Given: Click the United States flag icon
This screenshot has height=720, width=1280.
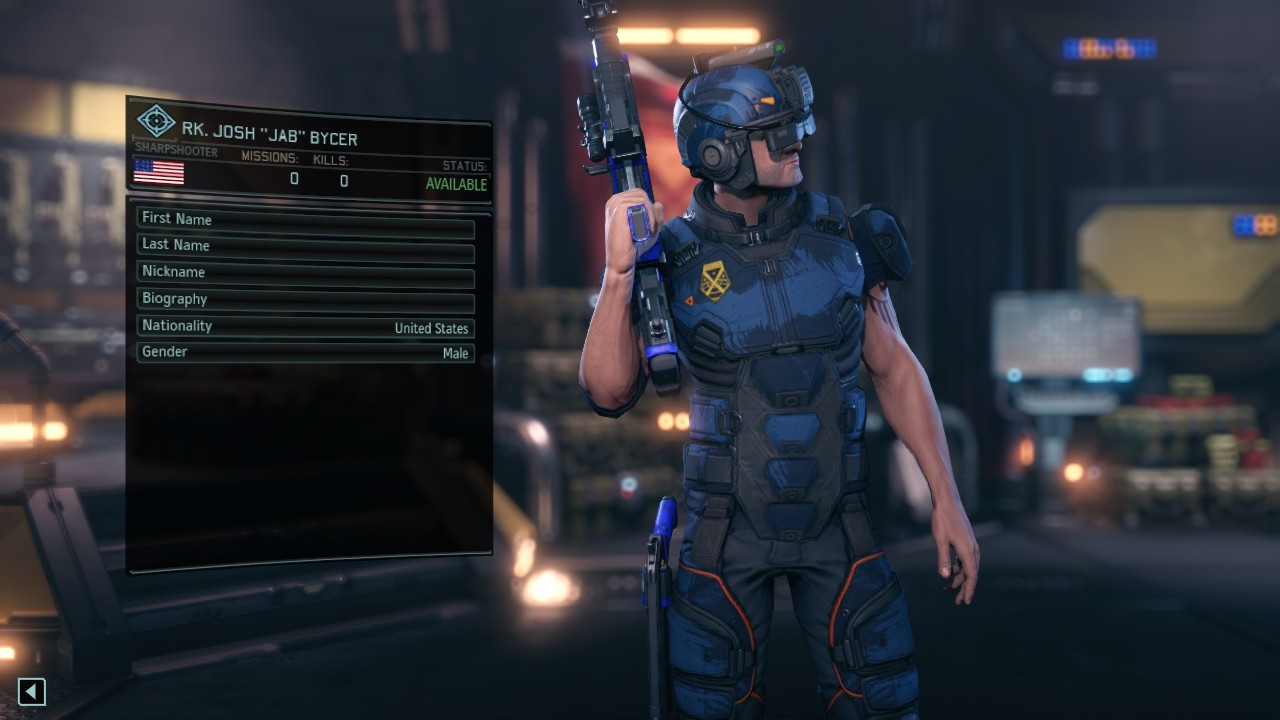Looking at the screenshot, I should [158, 173].
